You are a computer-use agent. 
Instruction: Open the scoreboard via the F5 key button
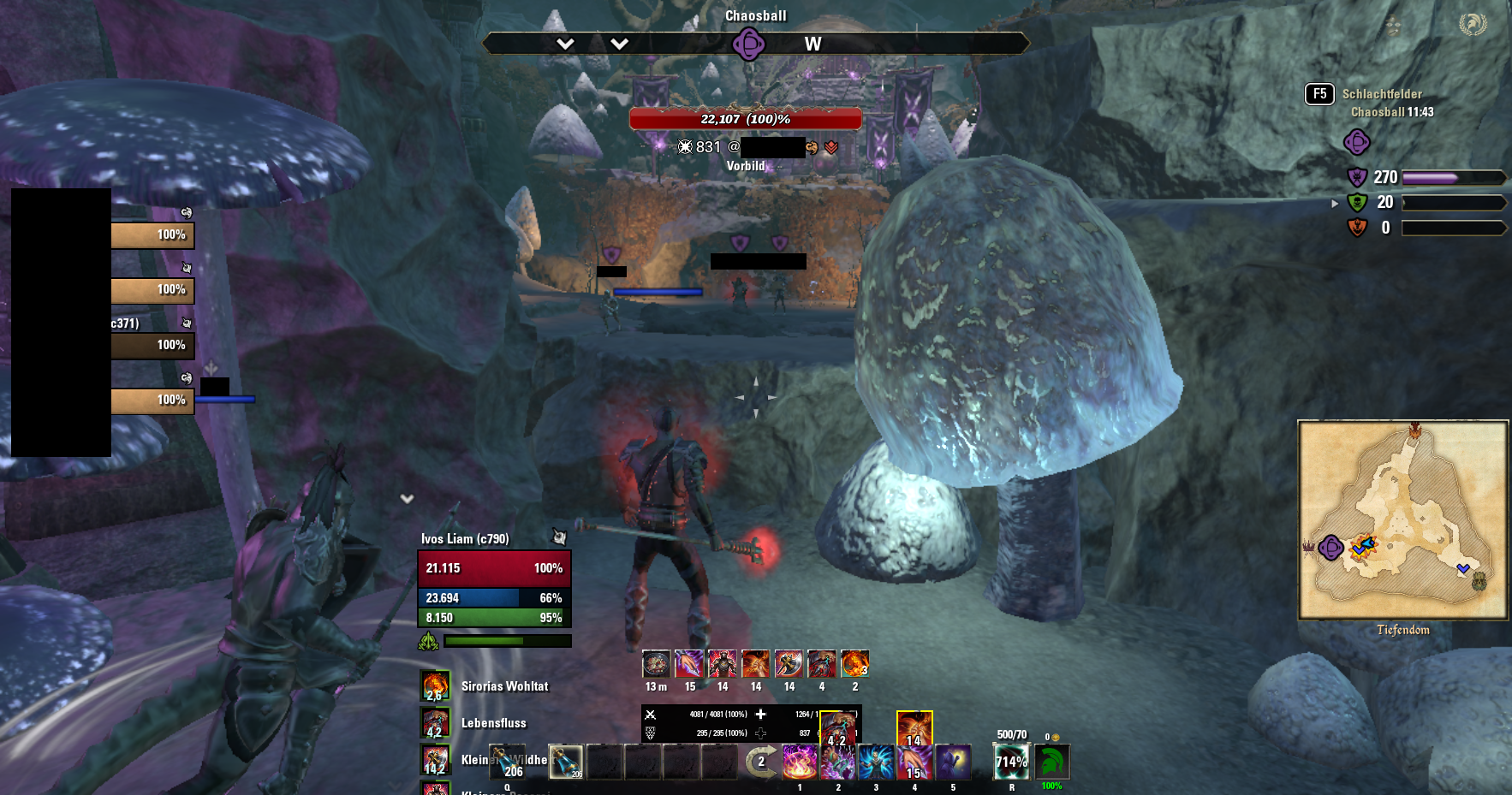click(x=1319, y=94)
